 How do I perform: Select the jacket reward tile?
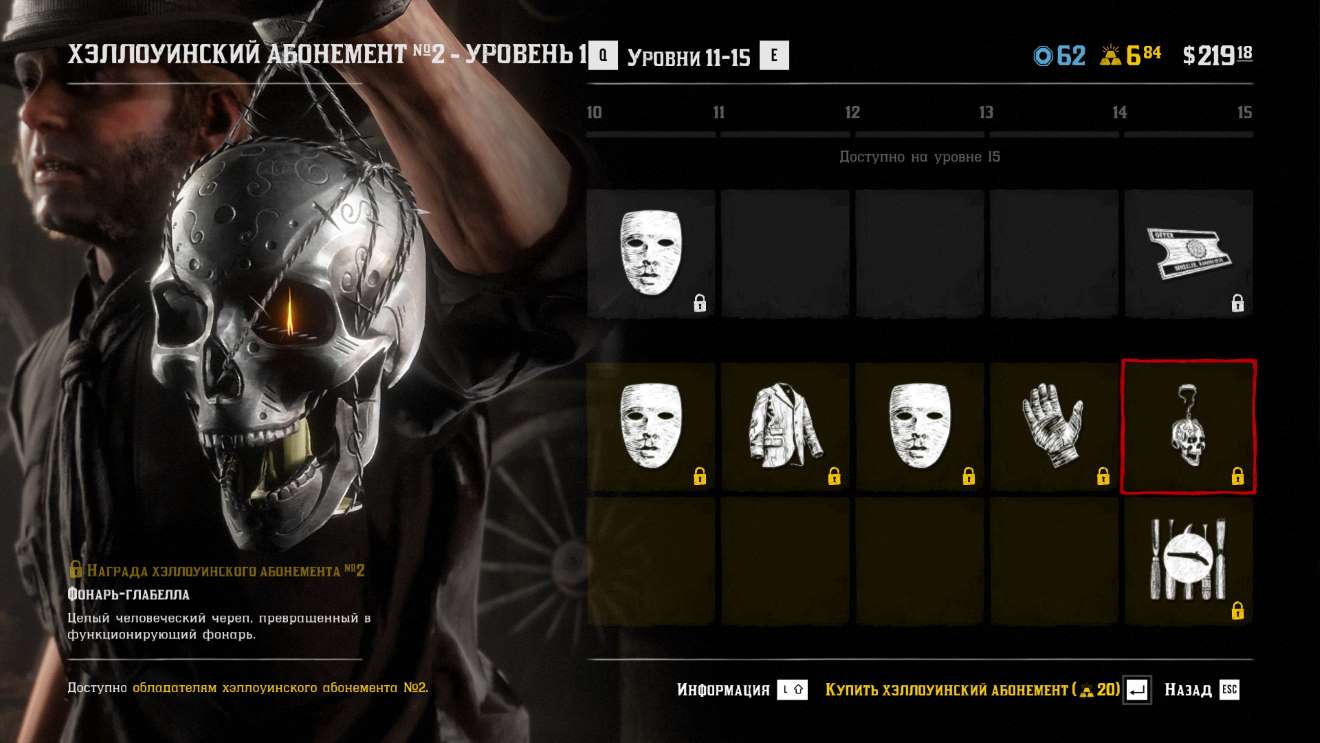pyautogui.click(x=785, y=427)
